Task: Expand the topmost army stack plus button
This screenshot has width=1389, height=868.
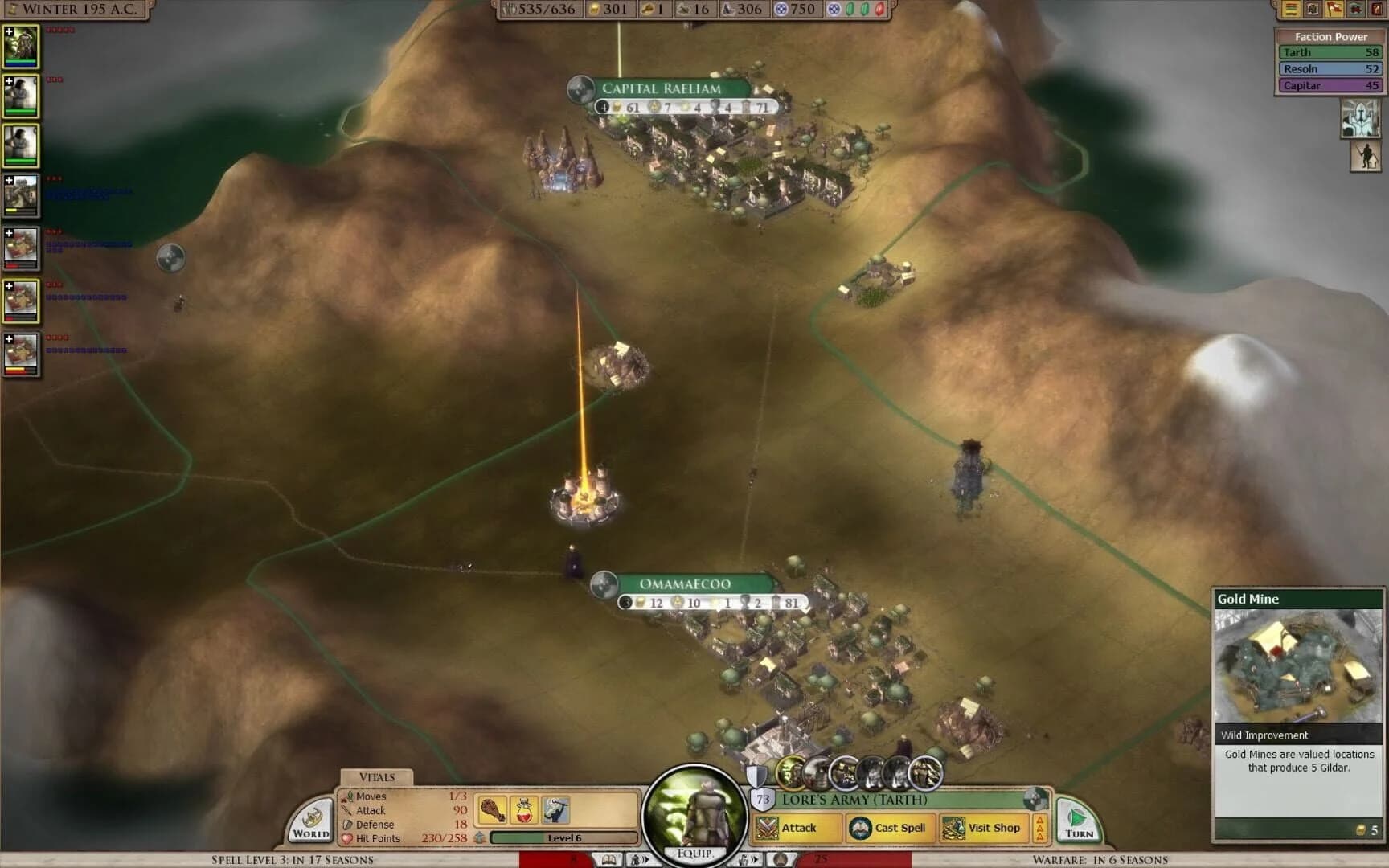Action: (10, 32)
